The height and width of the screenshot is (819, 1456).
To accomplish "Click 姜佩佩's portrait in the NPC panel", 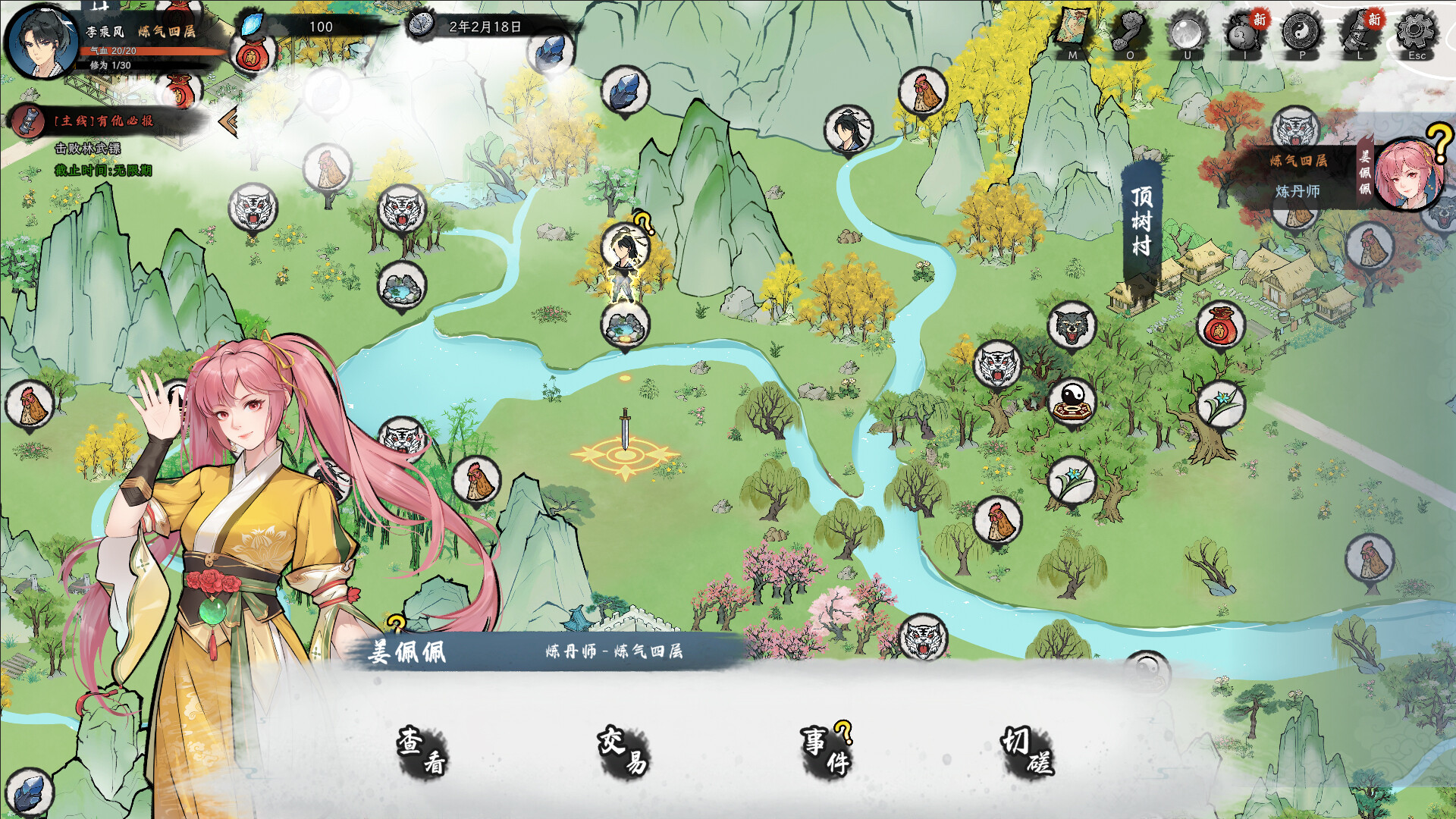I will click(x=1408, y=176).
